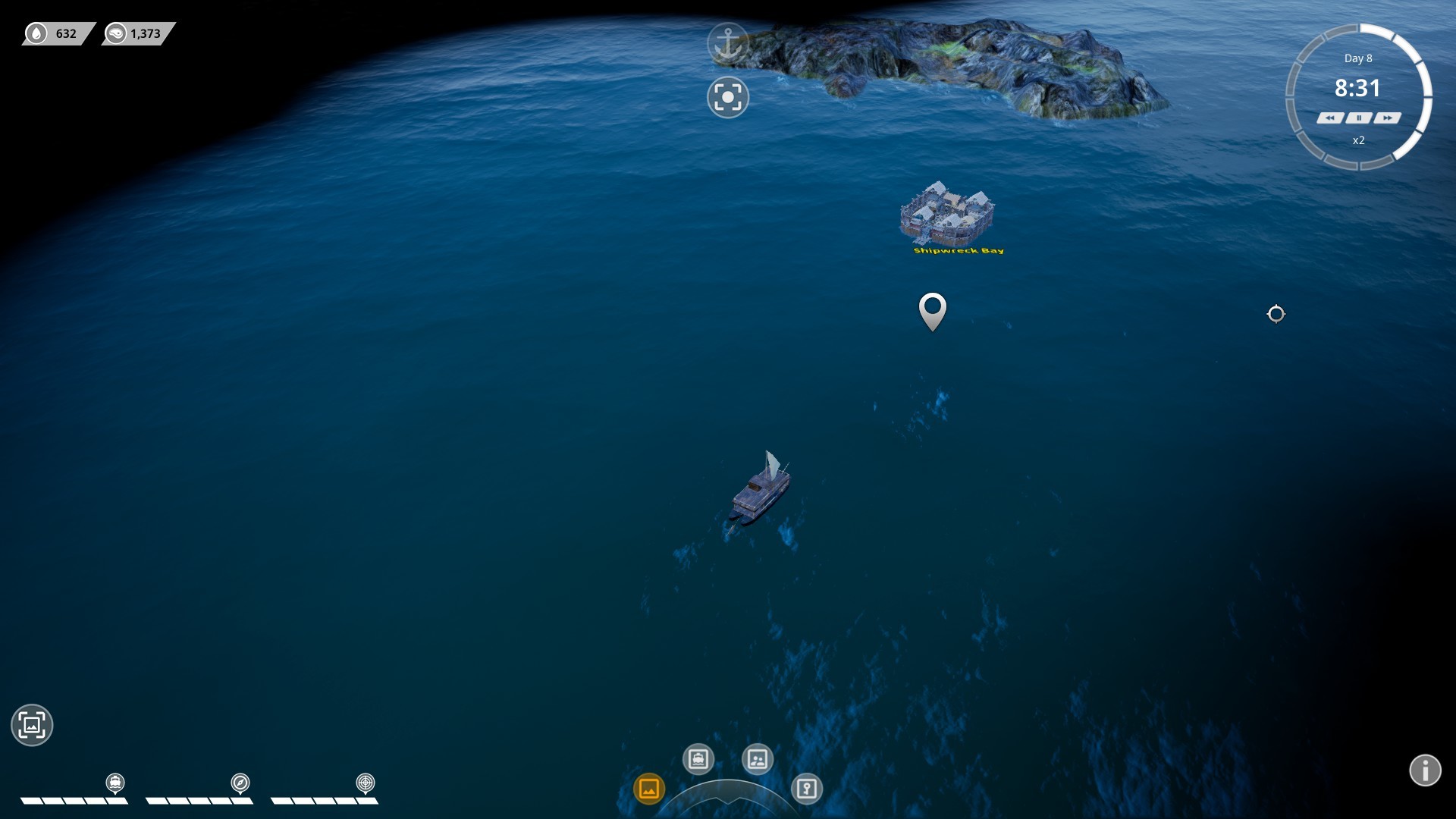Image resolution: width=1456 pixels, height=819 pixels.
Task: Activate the recenter/focus icon near the island
Action: coord(727,97)
